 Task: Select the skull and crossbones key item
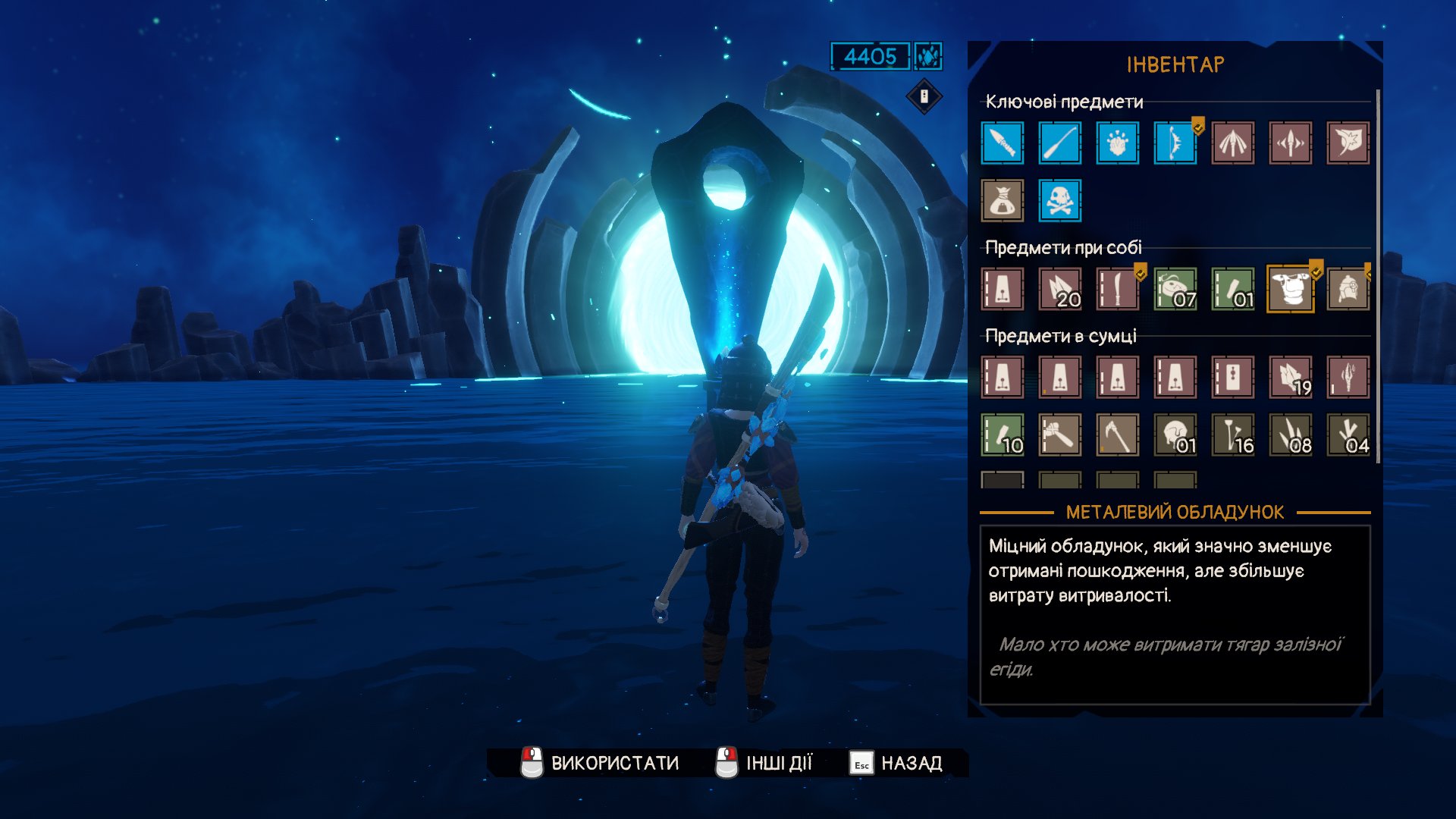pos(1059,200)
